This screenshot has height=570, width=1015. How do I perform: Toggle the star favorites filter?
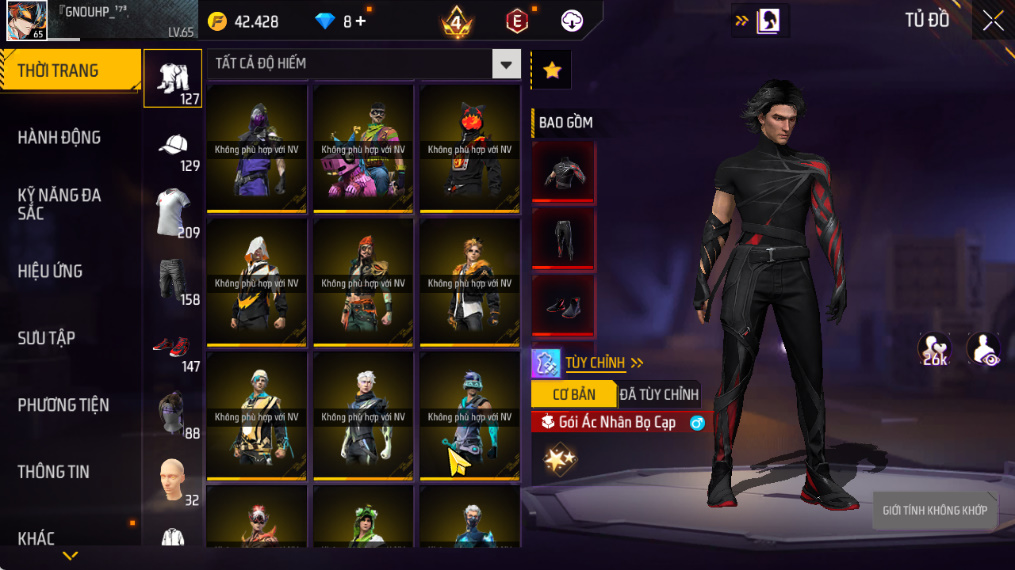coord(551,70)
